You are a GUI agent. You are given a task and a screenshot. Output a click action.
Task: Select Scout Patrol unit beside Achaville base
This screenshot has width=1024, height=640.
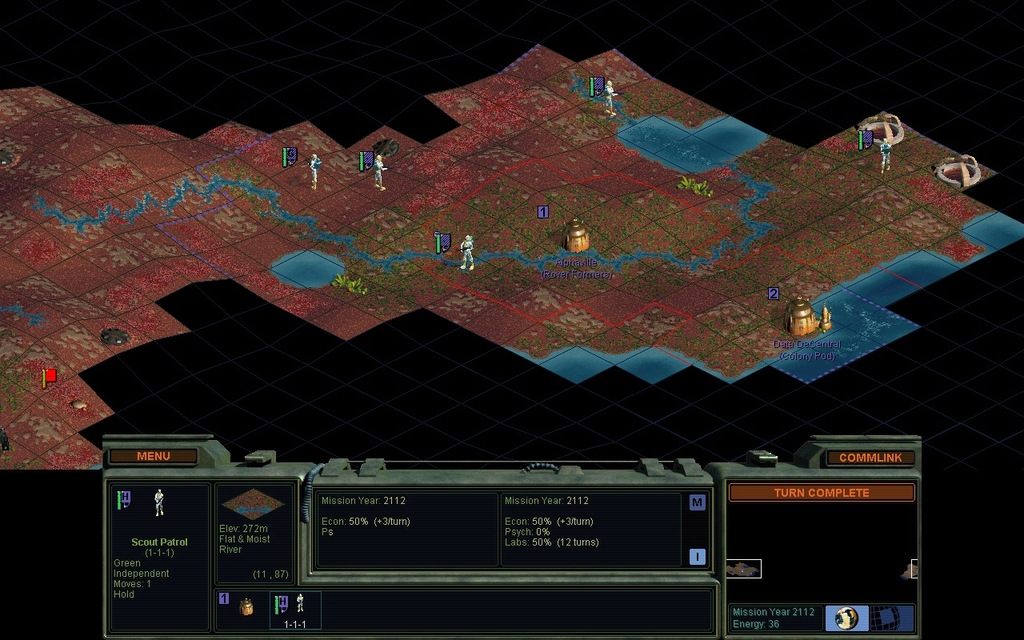[x=466, y=252]
